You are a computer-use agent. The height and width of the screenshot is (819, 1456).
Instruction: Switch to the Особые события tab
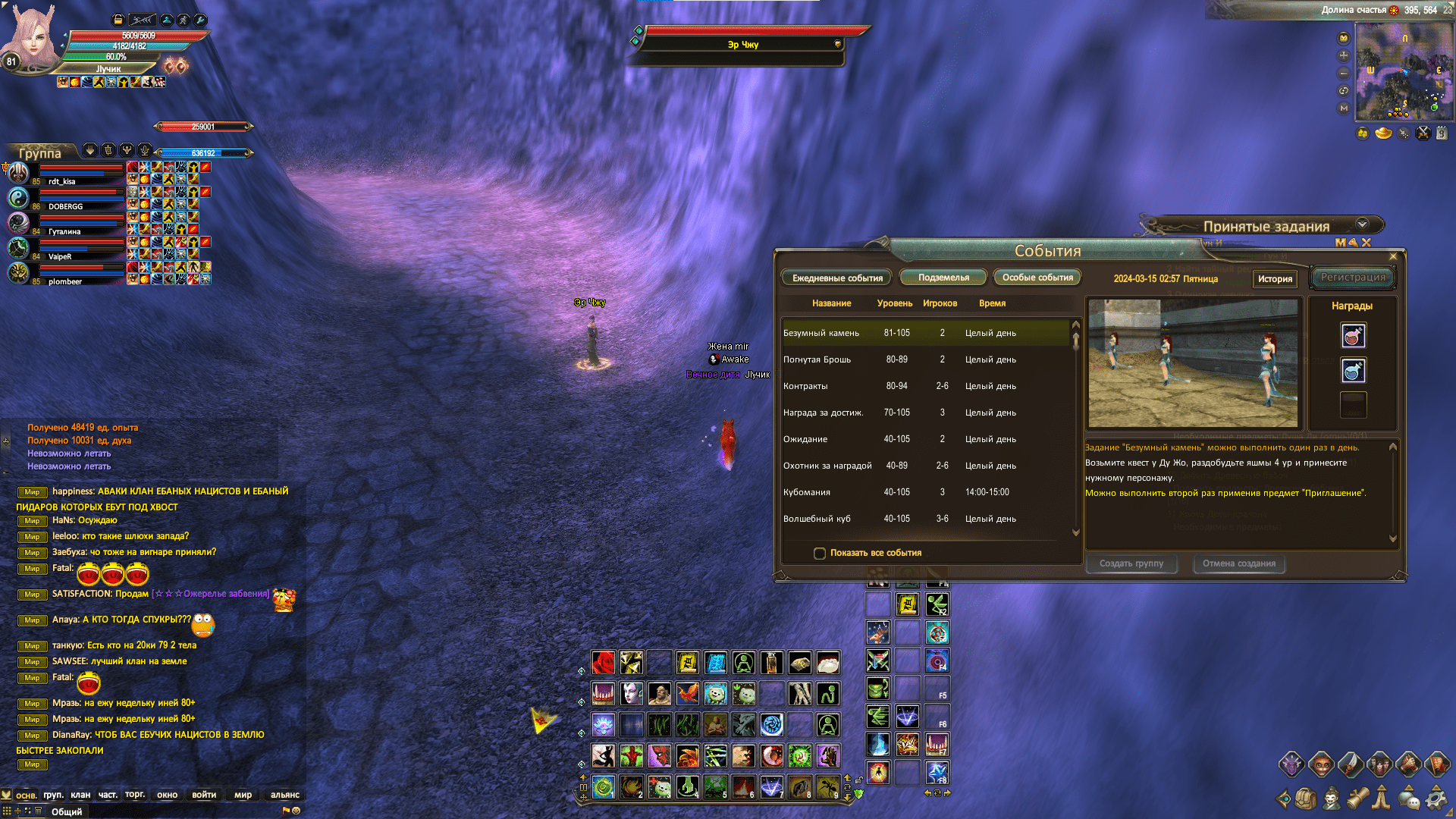click(1037, 277)
